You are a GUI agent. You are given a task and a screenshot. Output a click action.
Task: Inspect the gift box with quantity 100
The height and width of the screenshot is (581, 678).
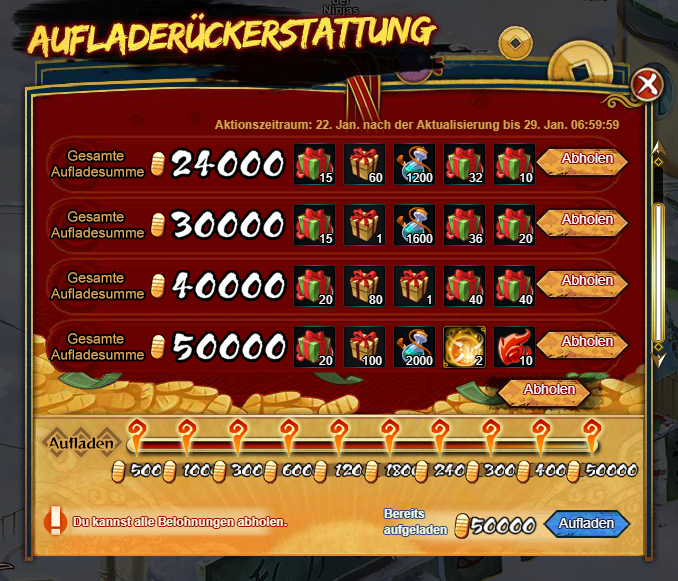[364, 347]
